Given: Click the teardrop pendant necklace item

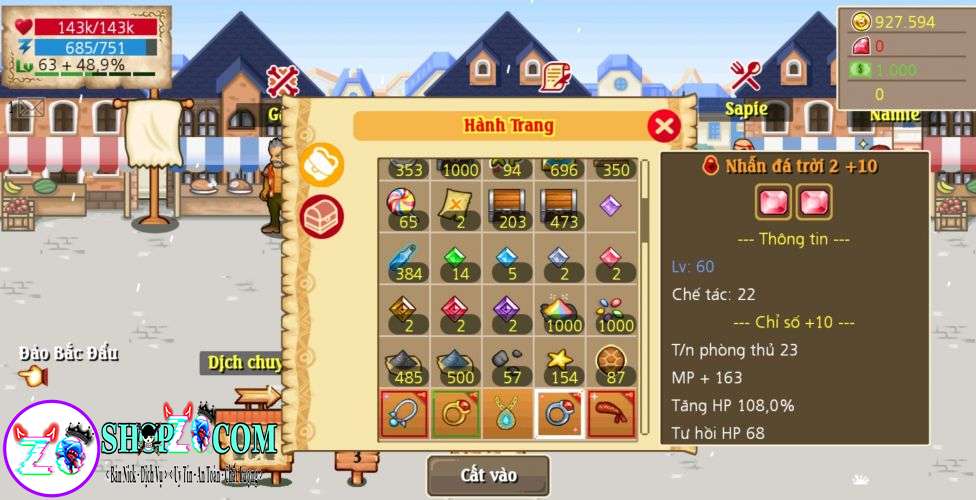Looking at the screenshot, I should click(510, 414).
